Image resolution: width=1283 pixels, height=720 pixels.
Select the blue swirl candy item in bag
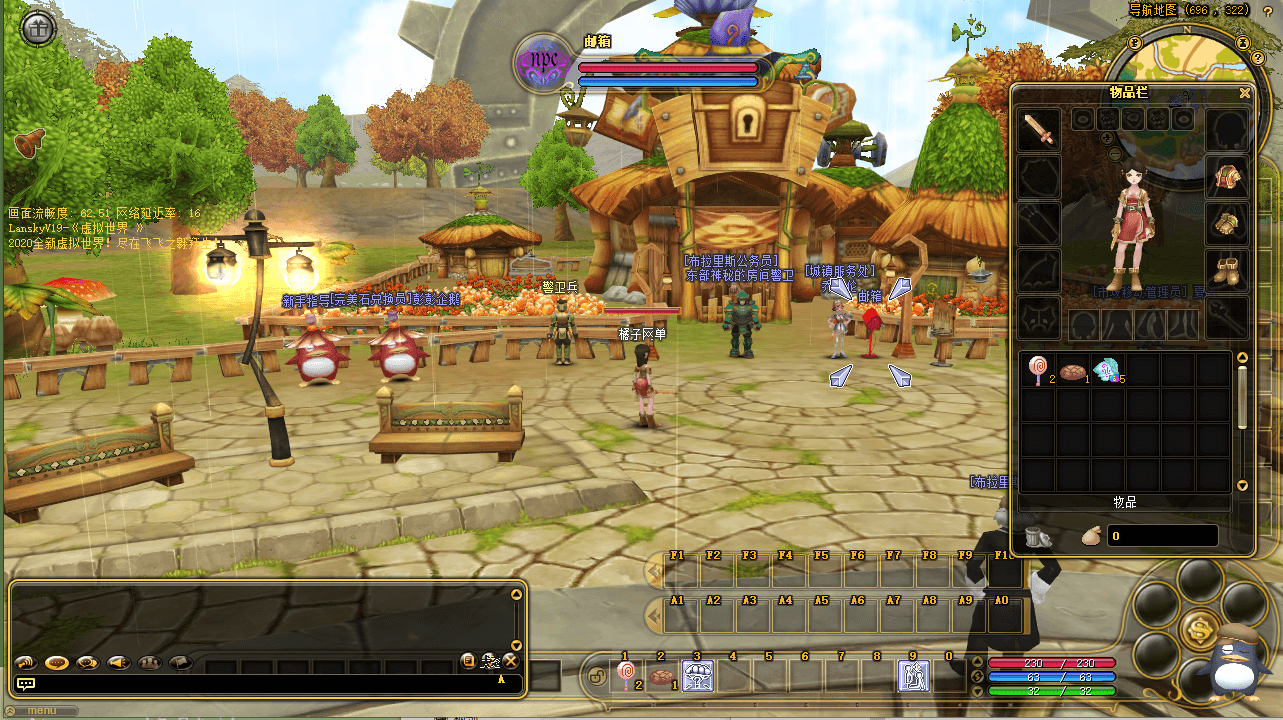pyautogui.click(x=1108, y=371)
